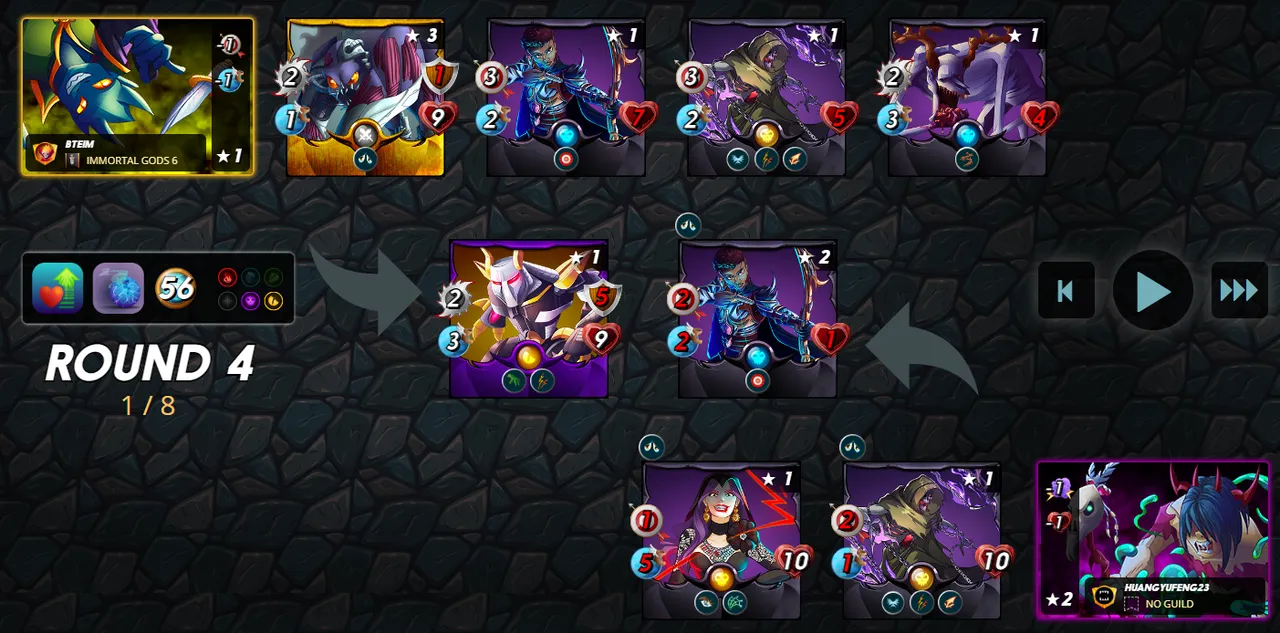Click the second ruleset icon beside the heart
Viewport: 1280px width, 633px height.
coord(118,288)
